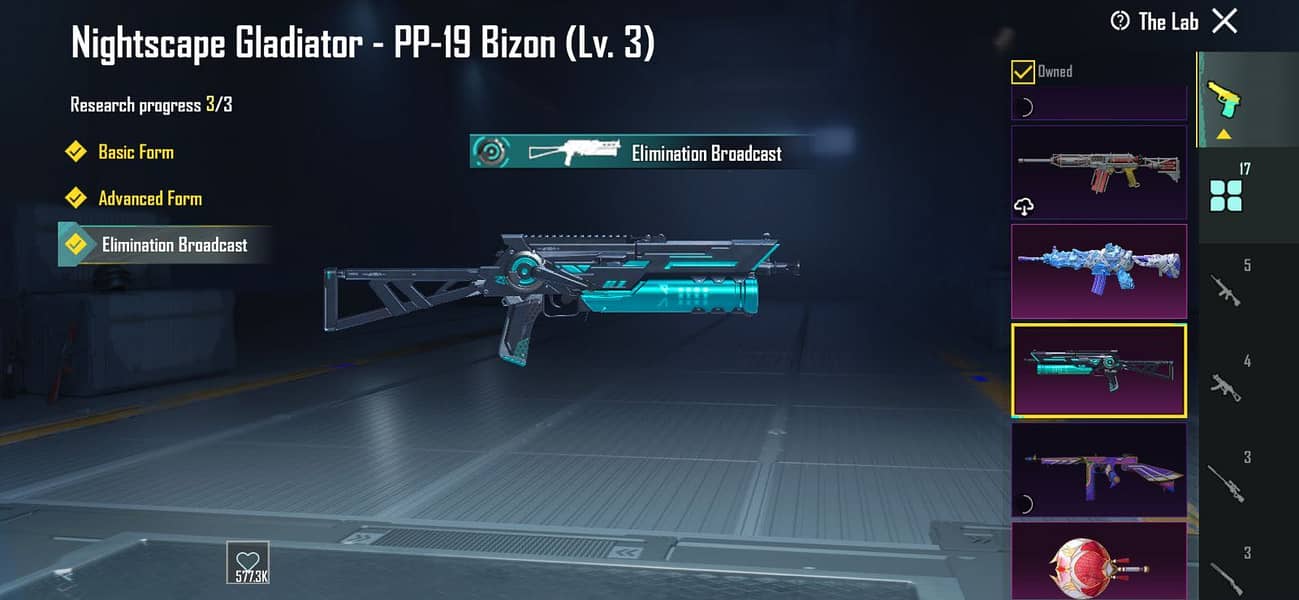Like the skin with the heart icon
This screenshot has height=600, width=1299.
tap(247, 561)
